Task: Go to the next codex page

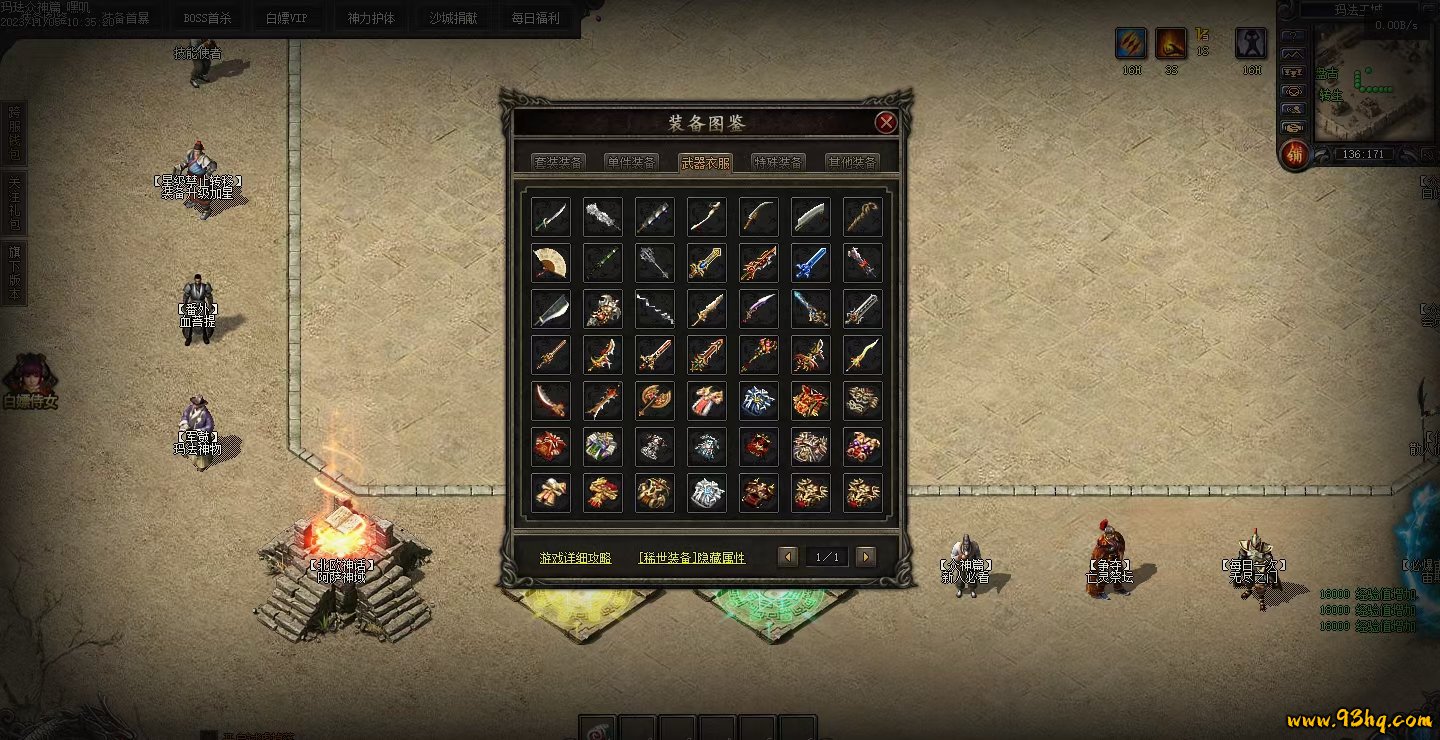Action: pos(866,557)
